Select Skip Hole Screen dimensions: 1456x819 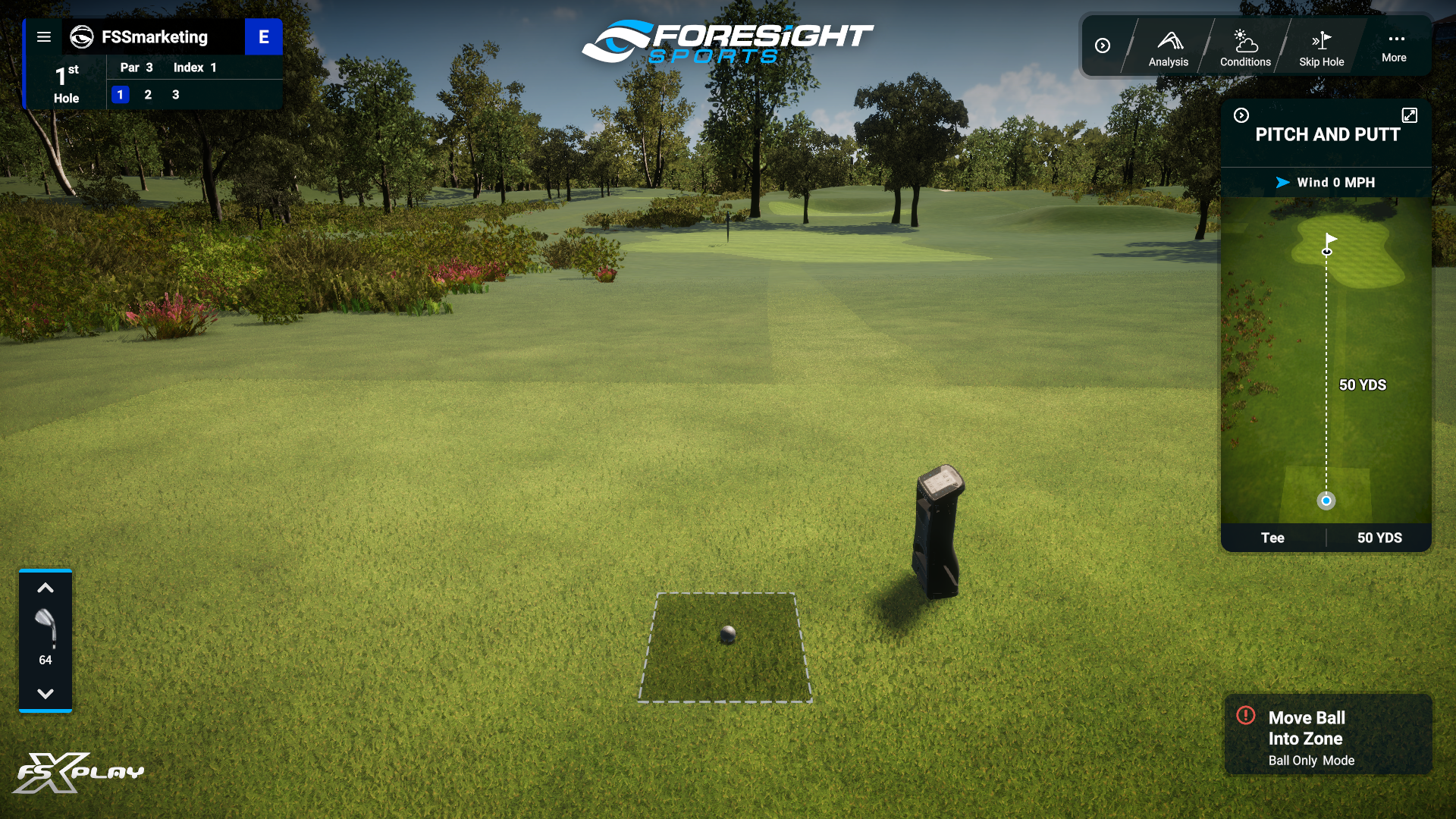1322,47
